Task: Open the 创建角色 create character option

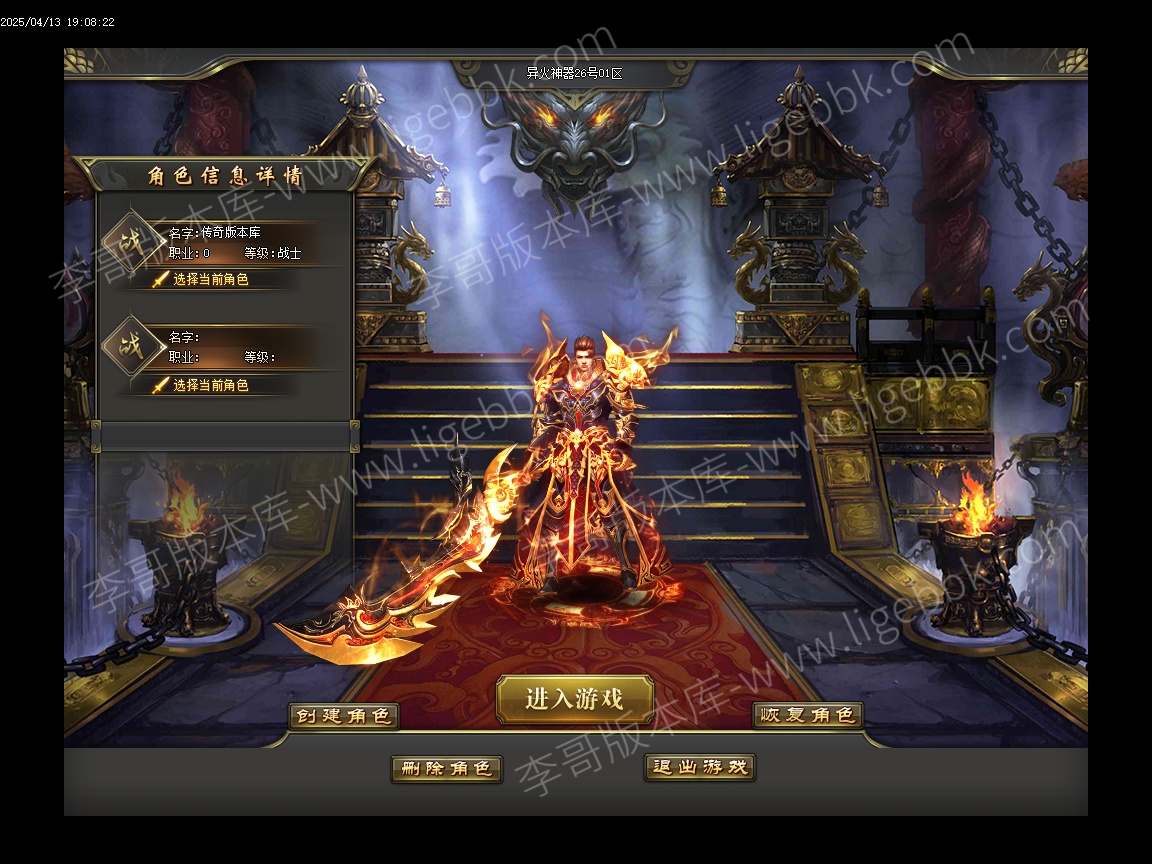Action: point(344,716)
